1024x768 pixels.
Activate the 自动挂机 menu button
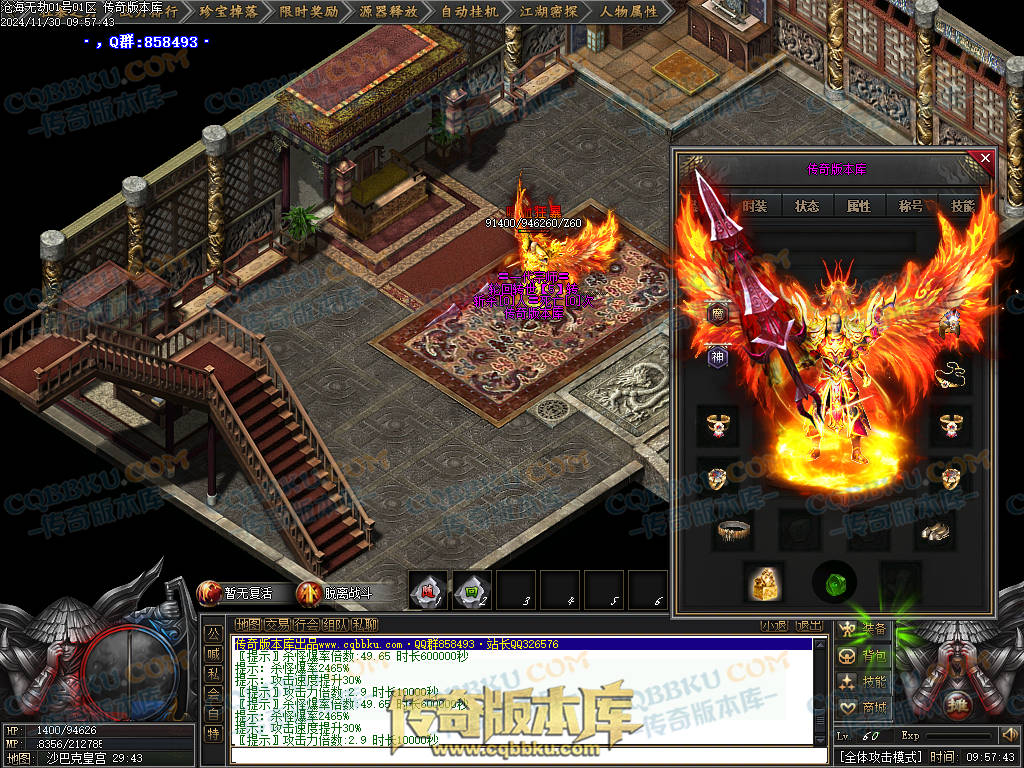[469, 13]
